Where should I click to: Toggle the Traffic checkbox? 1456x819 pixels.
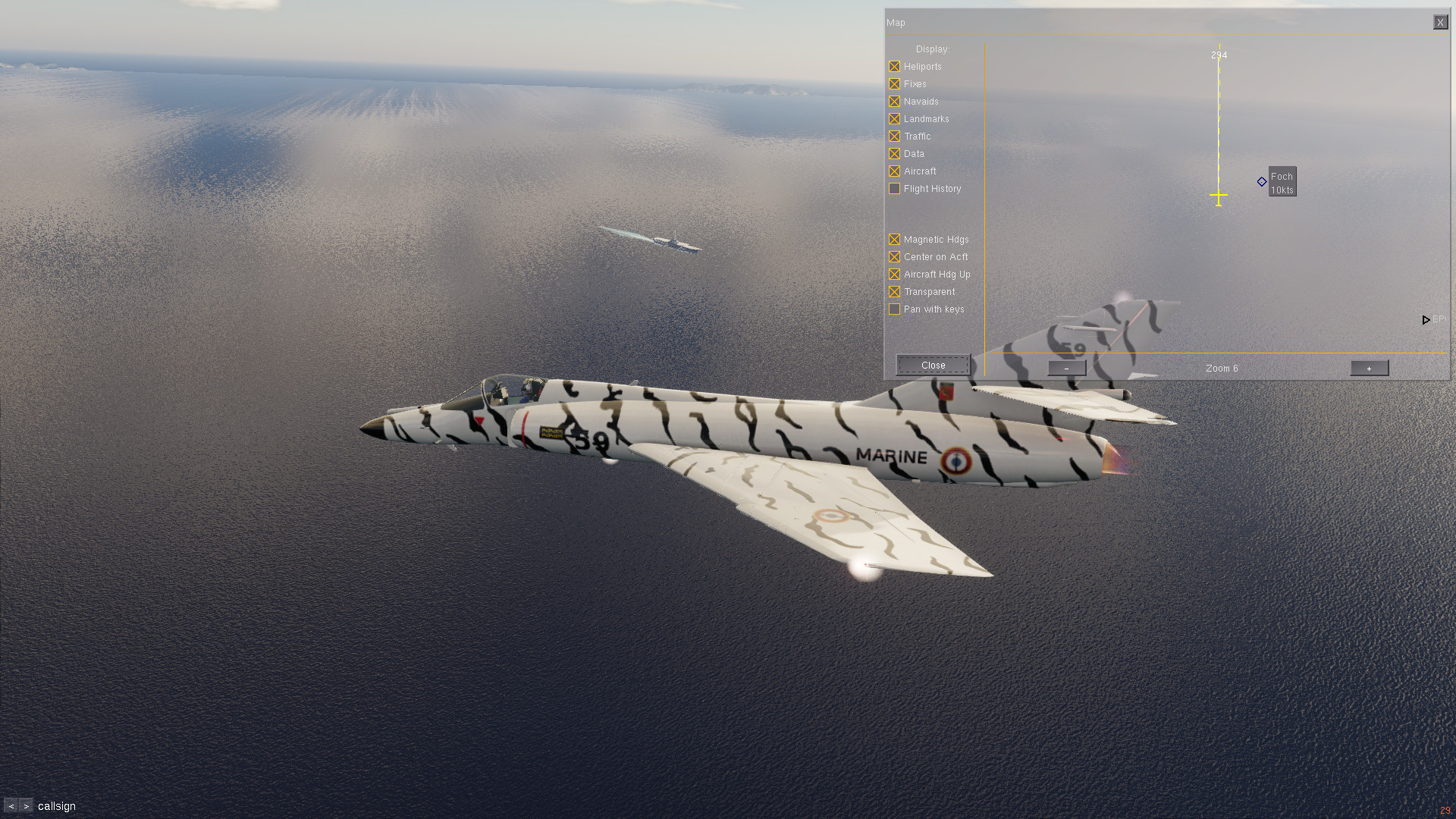(895, 136)
